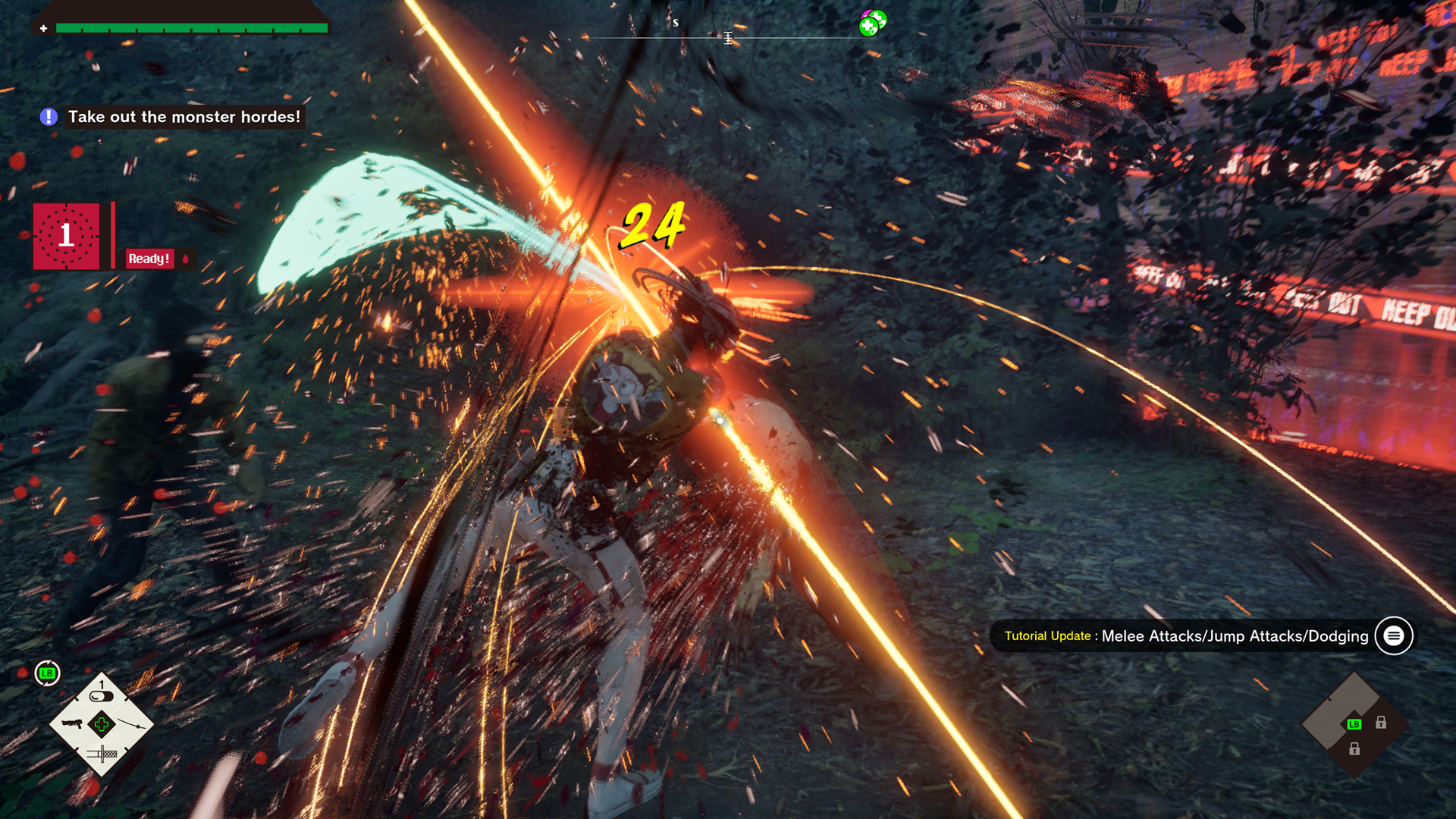Viewport: 1456px width, 819px height.
Task: Click the green cross center of weapon wheel
Action: (102, 724)
